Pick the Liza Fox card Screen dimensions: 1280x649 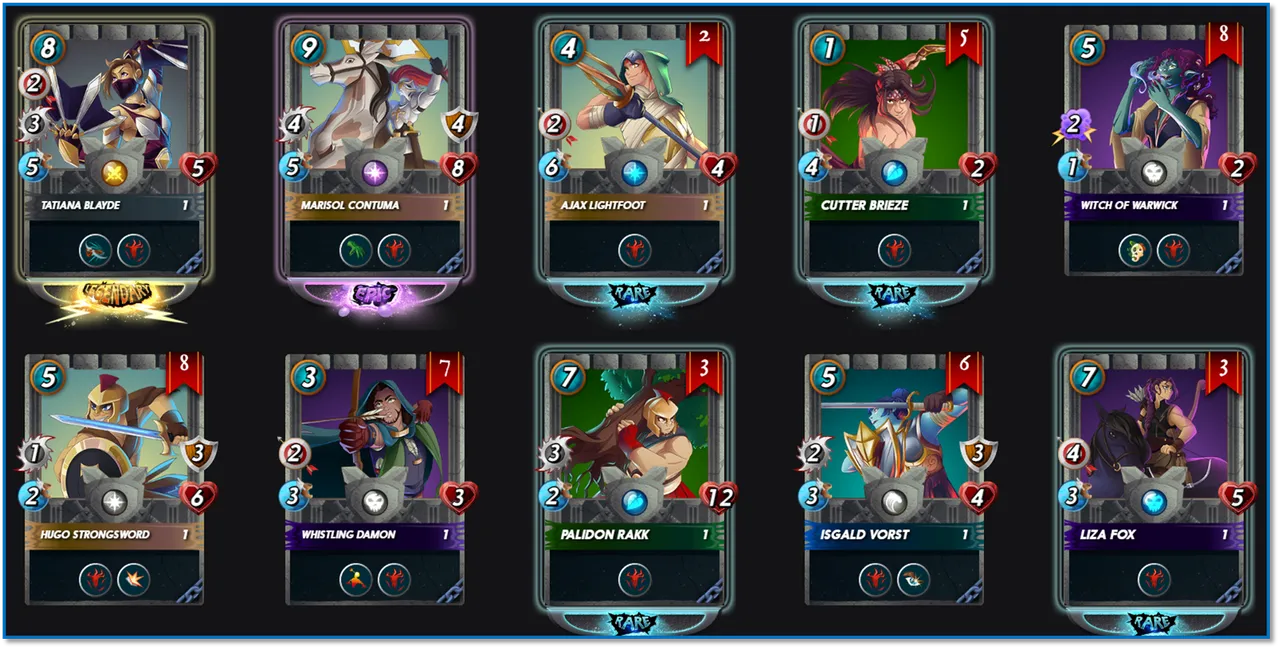[x=1153, y=480]
